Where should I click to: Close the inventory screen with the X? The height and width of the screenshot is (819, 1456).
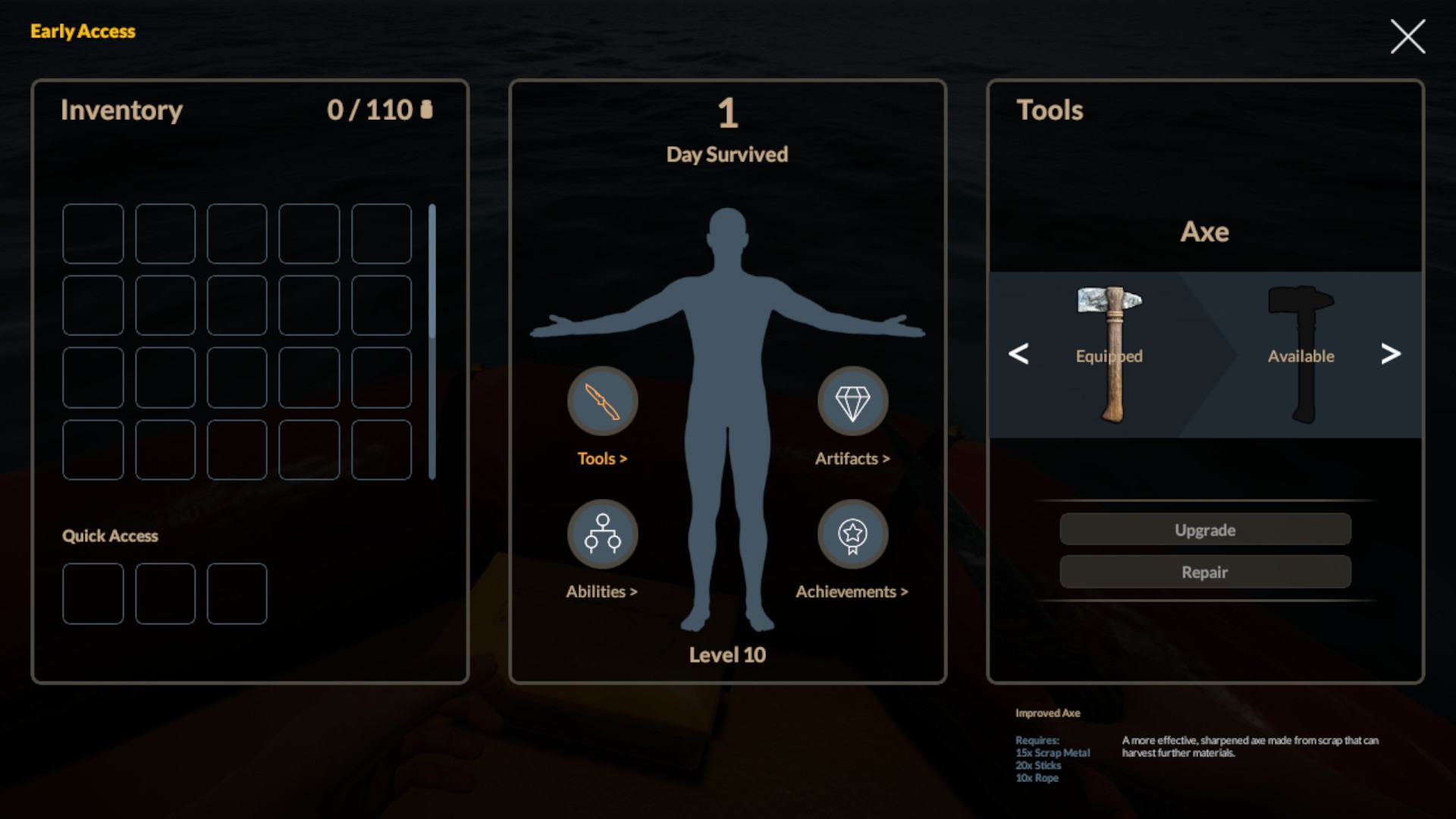click(1407, 36)
